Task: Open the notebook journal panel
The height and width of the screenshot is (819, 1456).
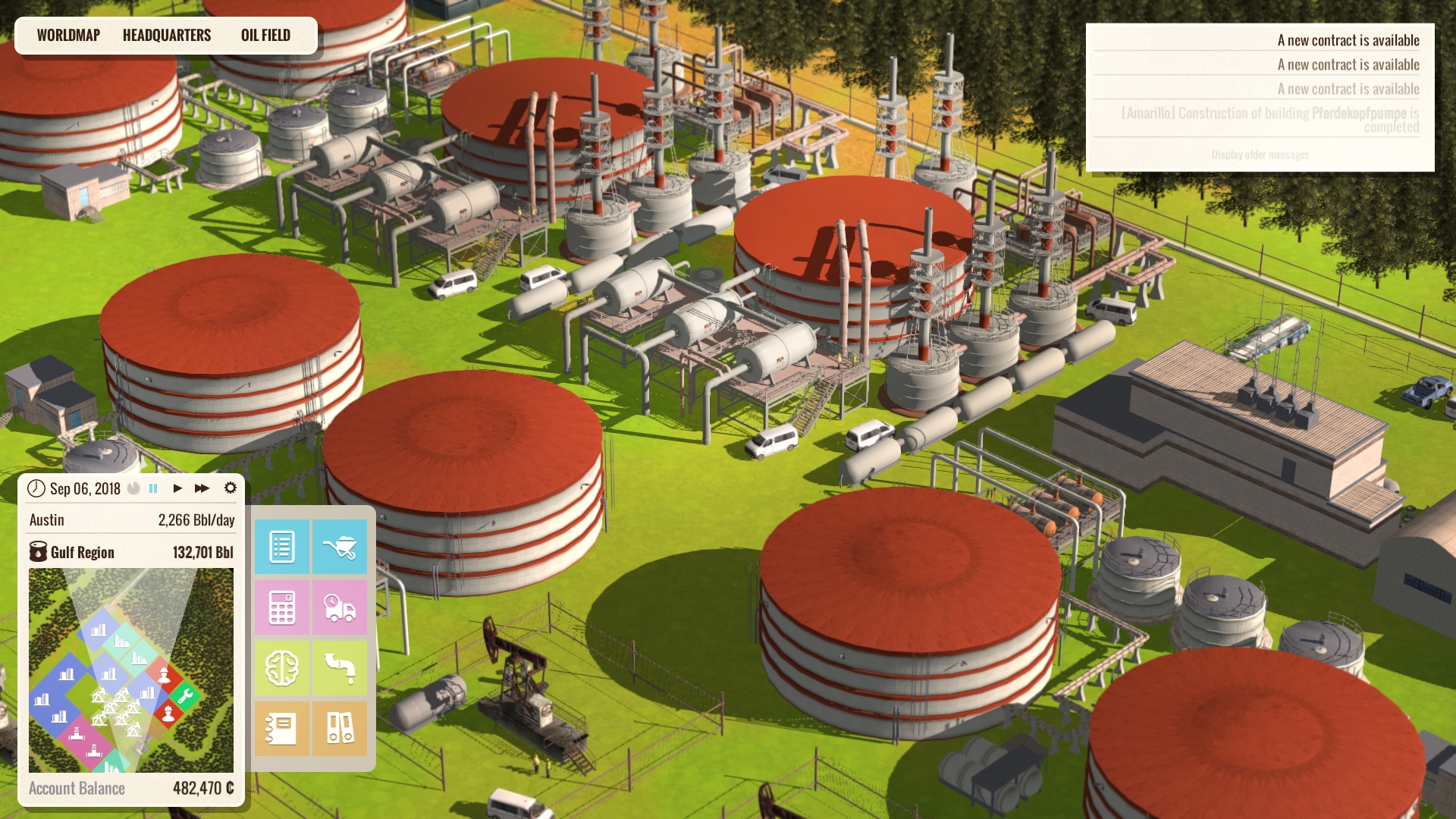Action: (x=281, y=728)
